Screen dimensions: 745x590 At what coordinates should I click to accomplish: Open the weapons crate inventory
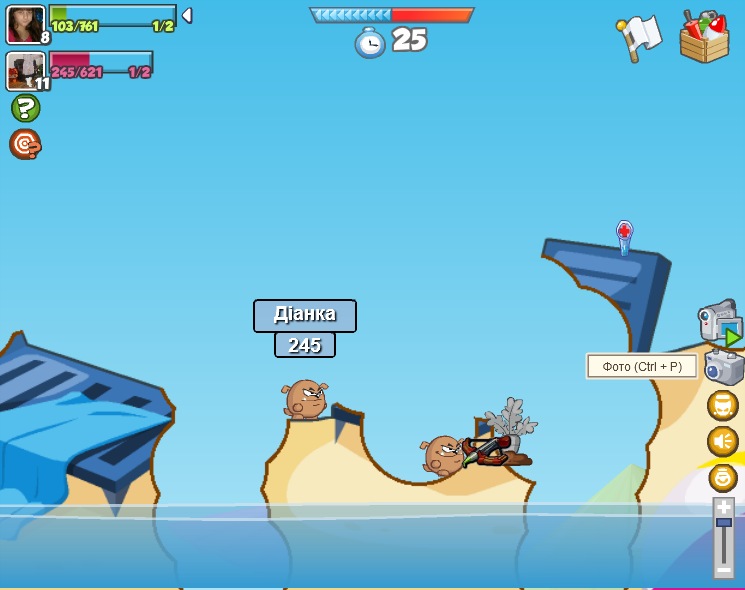[x=704, y=37]
